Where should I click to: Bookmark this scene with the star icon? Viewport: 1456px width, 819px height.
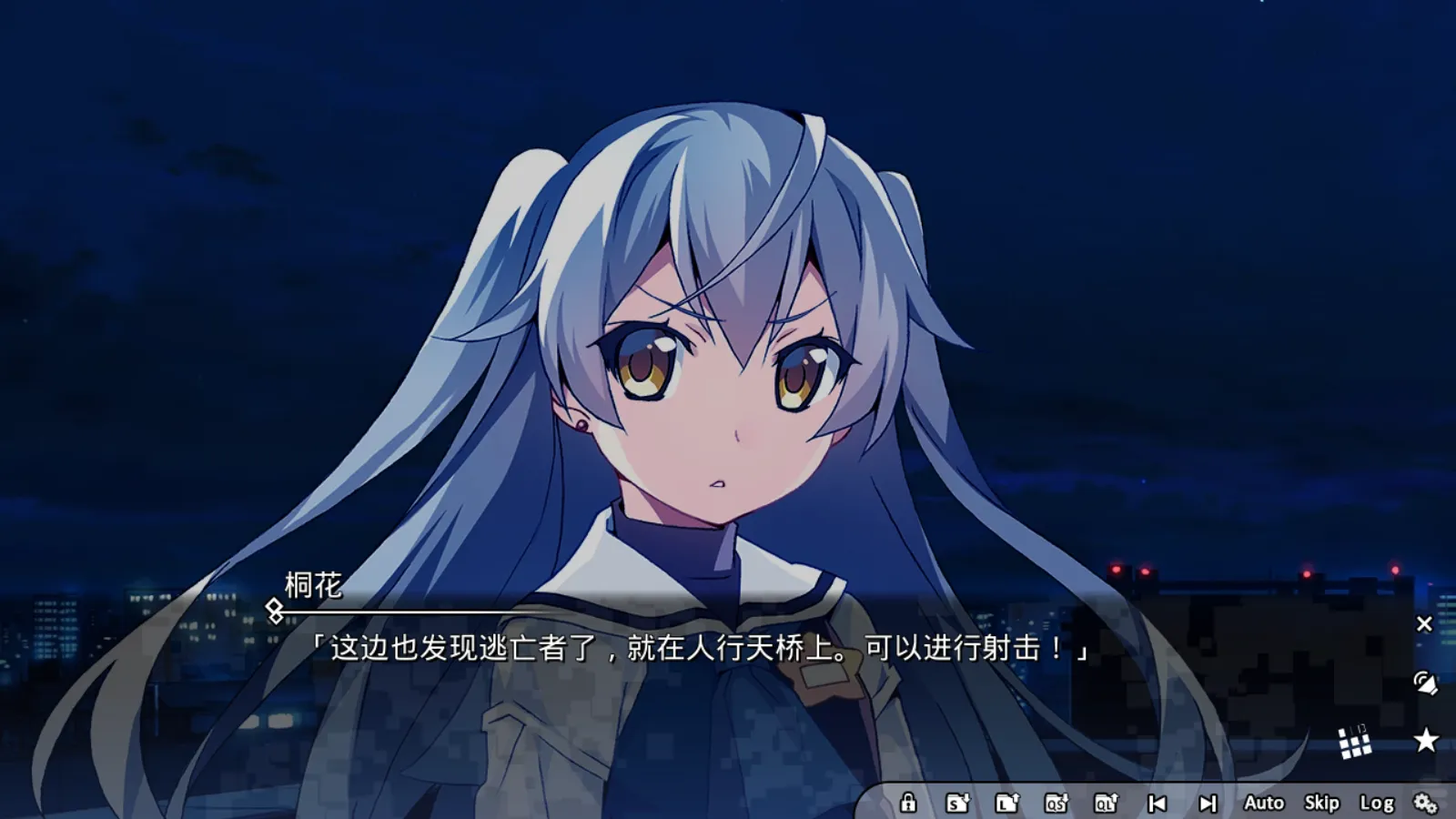pos(1425,739)
